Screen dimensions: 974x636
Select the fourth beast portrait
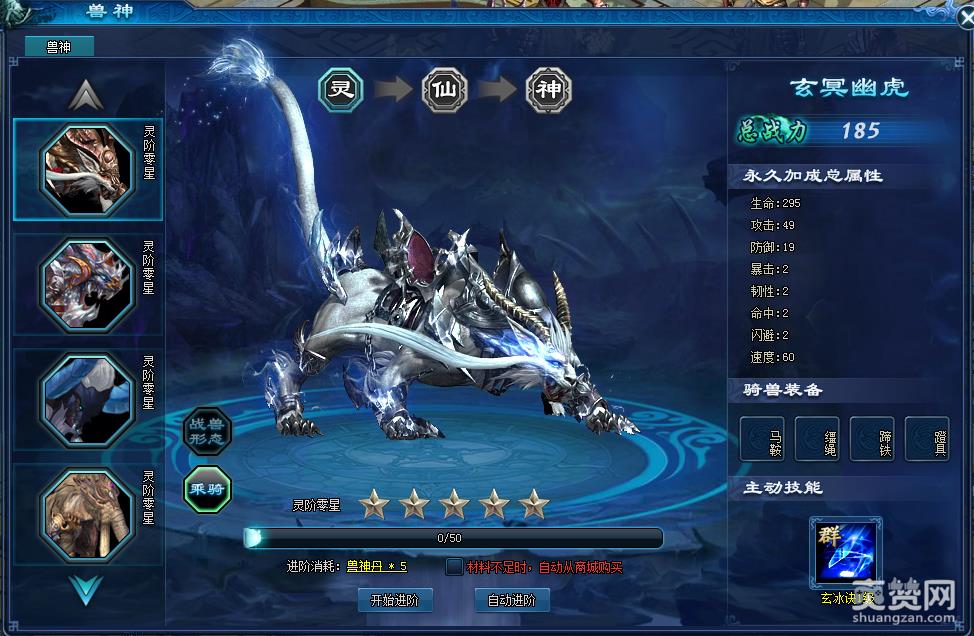[x=87, y=511]
